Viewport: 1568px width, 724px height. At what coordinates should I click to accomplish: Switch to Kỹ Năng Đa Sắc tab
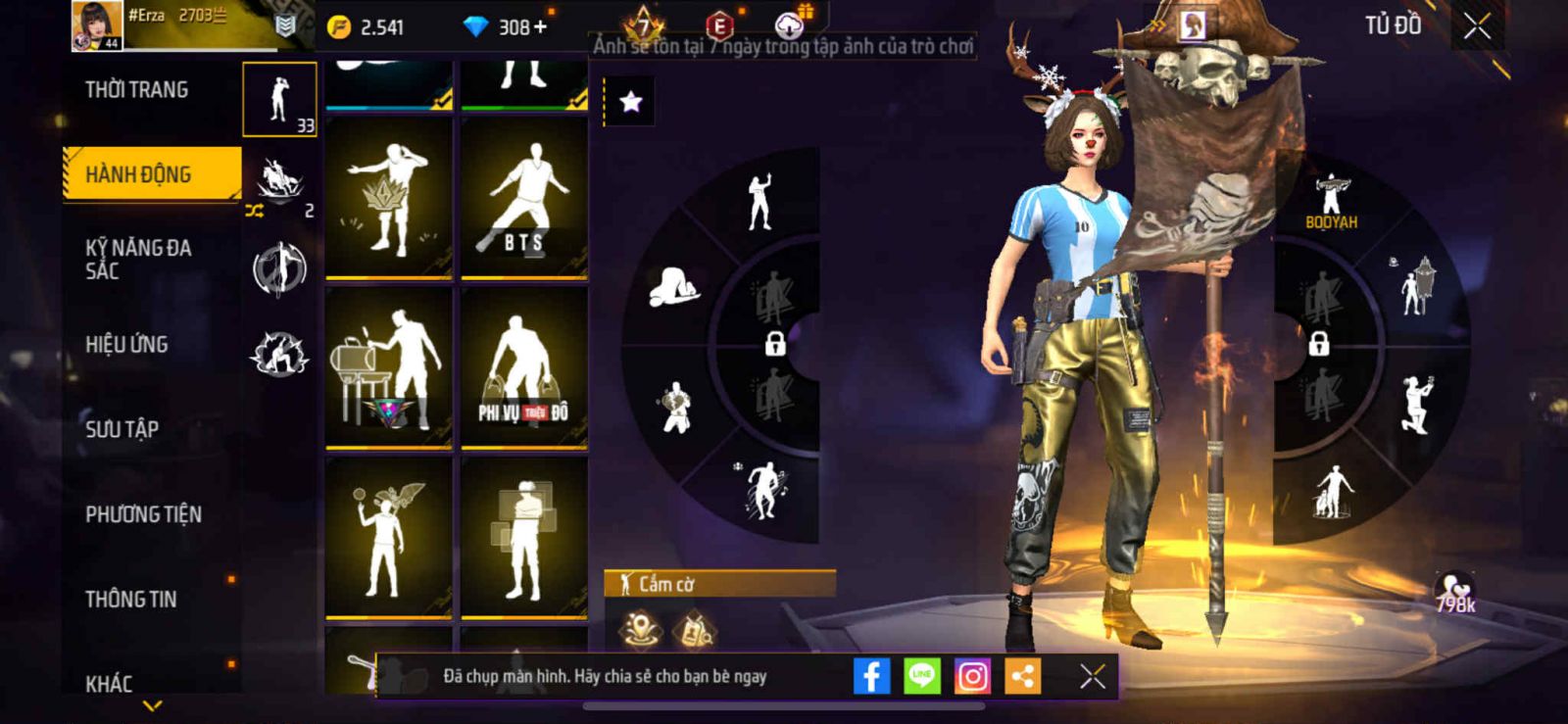[x=138, y=259]
